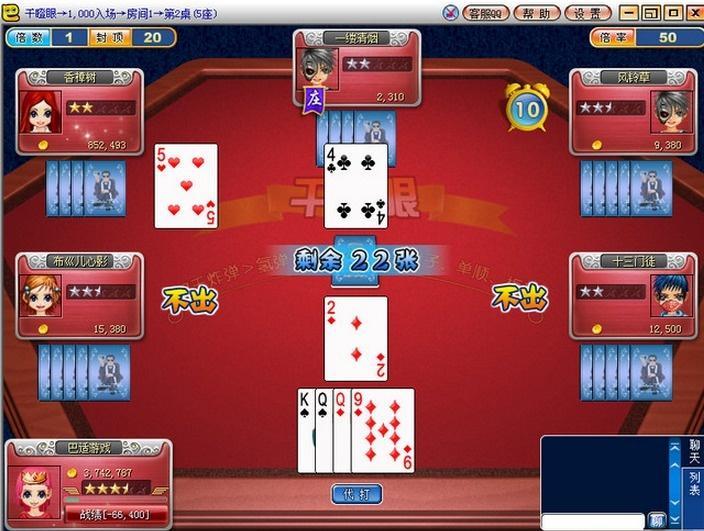
Task: Minimize the game window
Action: click(630, 13)
